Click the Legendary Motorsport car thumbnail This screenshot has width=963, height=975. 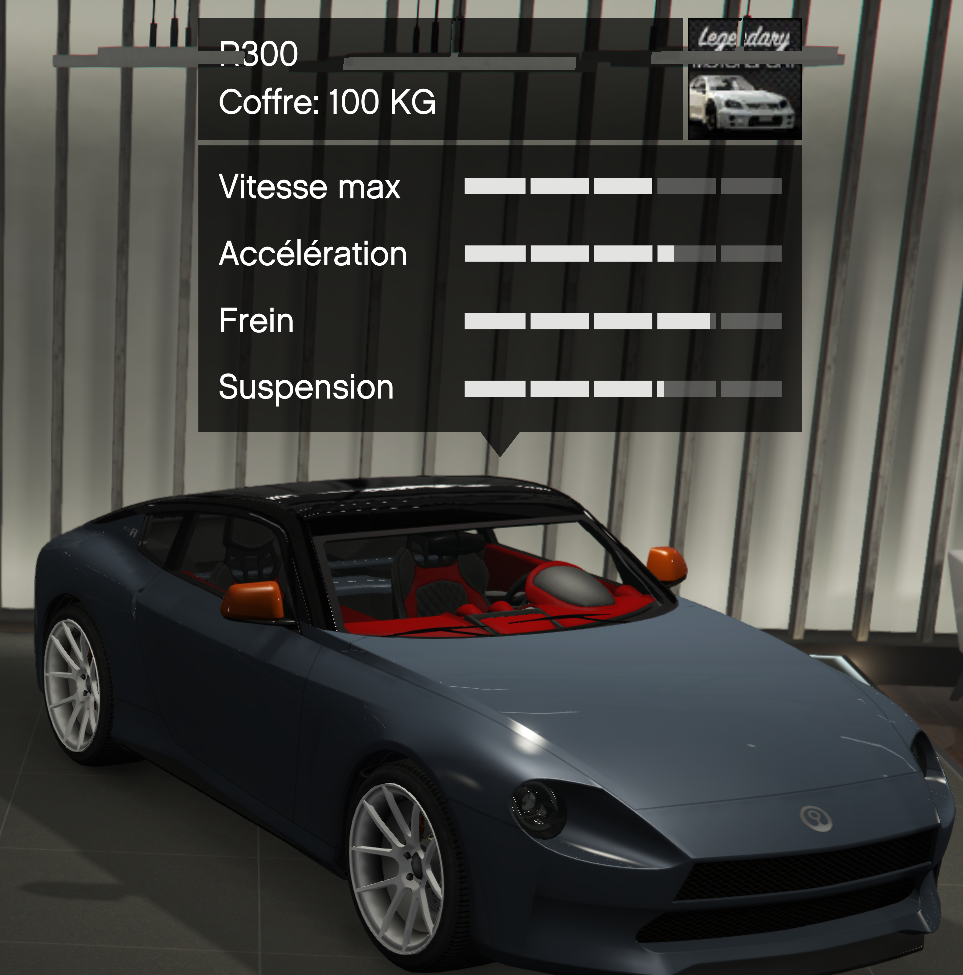point(744,80)
